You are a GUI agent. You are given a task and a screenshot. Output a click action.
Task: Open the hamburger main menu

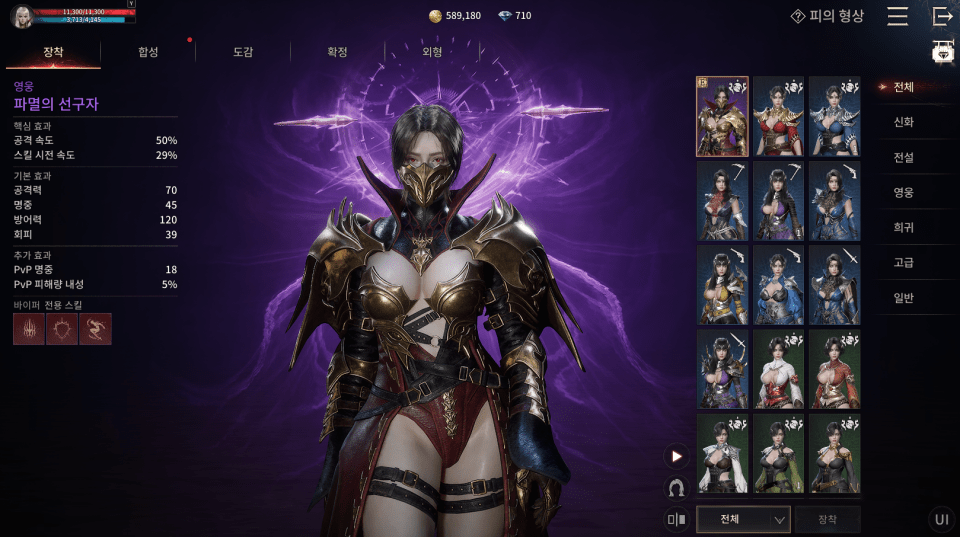(897, 16)
